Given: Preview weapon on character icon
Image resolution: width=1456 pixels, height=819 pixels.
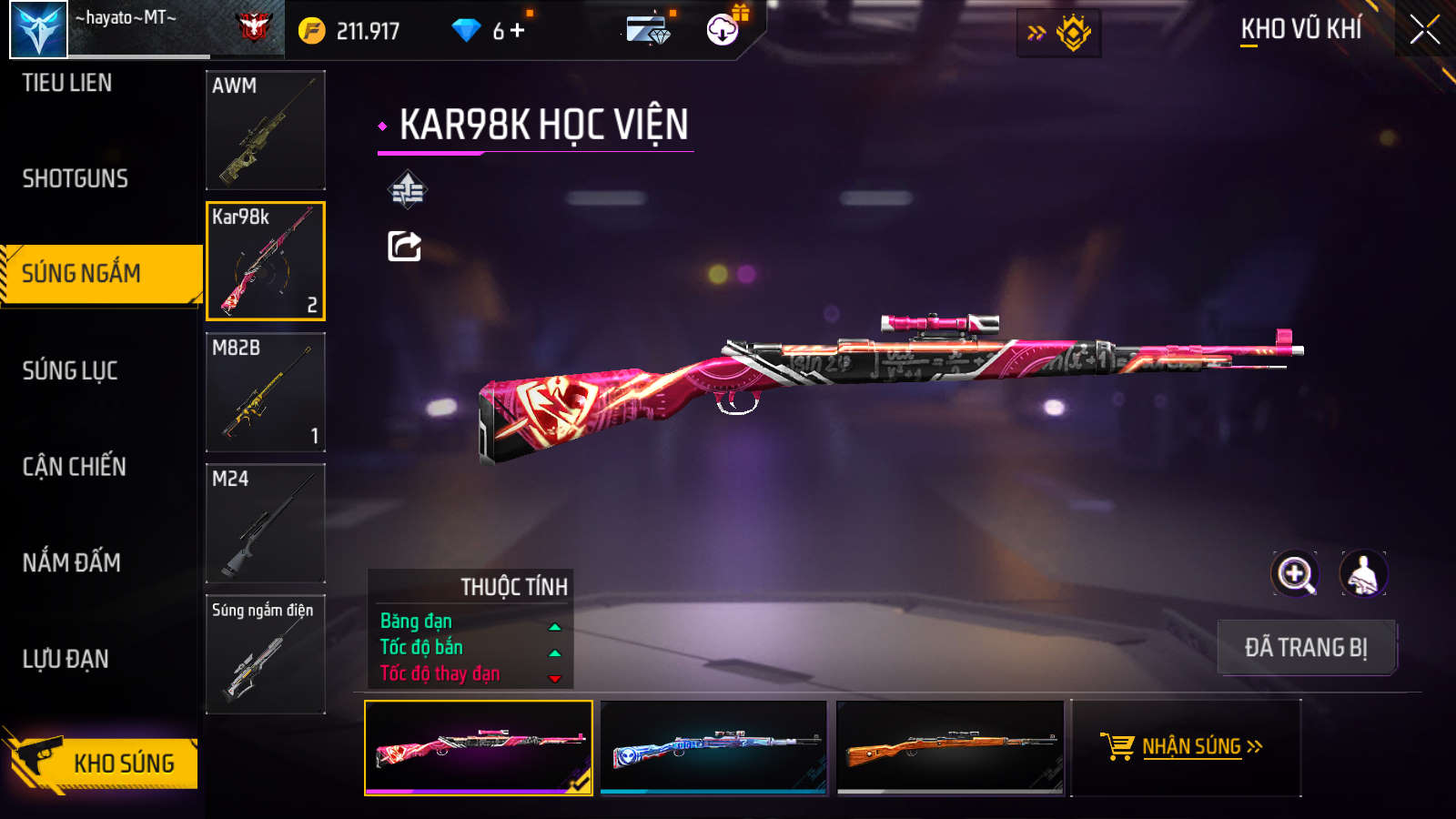Looking at the screenshot, I should click(1363, 574).
